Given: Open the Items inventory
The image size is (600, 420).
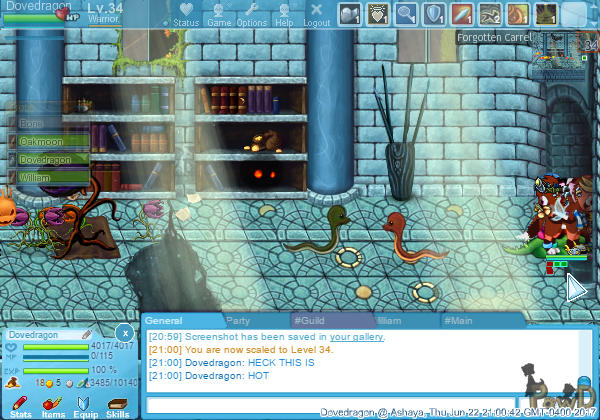Looking at the screenshot, I should (52, 405).
